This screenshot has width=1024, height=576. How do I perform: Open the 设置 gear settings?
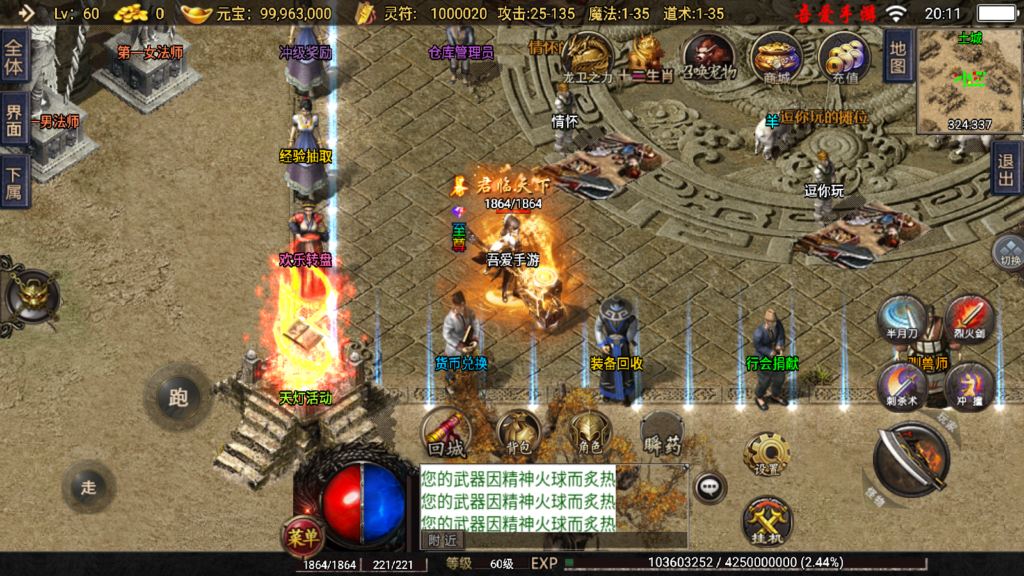(767, 456)
